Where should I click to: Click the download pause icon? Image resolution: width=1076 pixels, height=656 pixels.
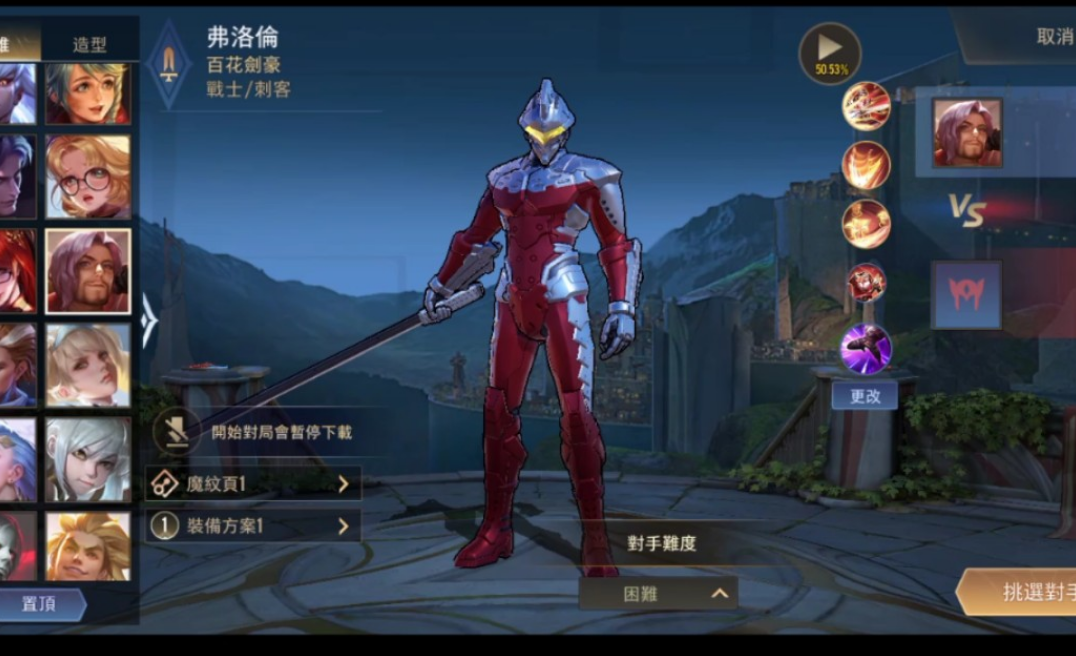pos(177,432)
